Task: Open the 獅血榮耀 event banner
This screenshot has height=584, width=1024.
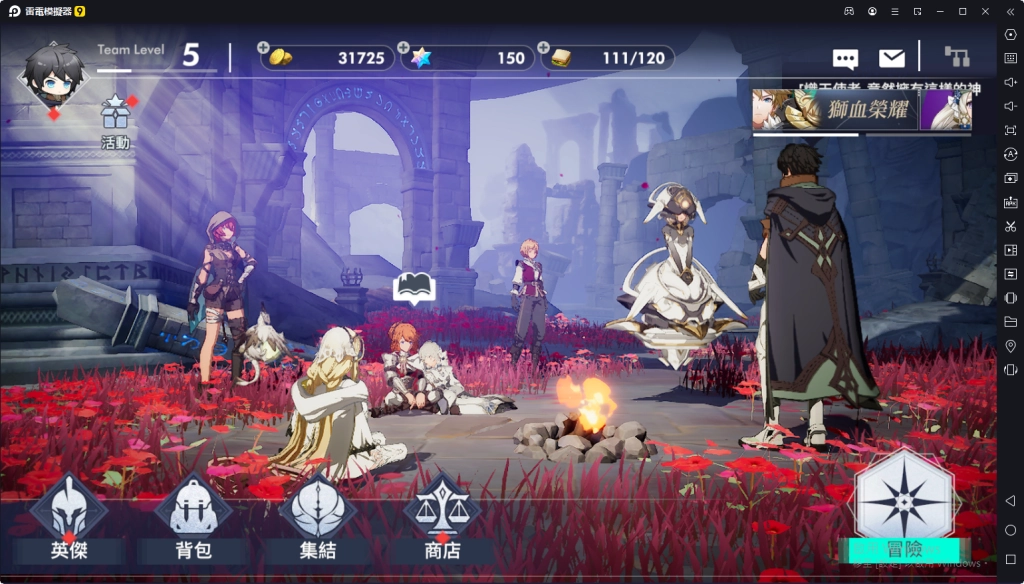Action: coord(861,110)
